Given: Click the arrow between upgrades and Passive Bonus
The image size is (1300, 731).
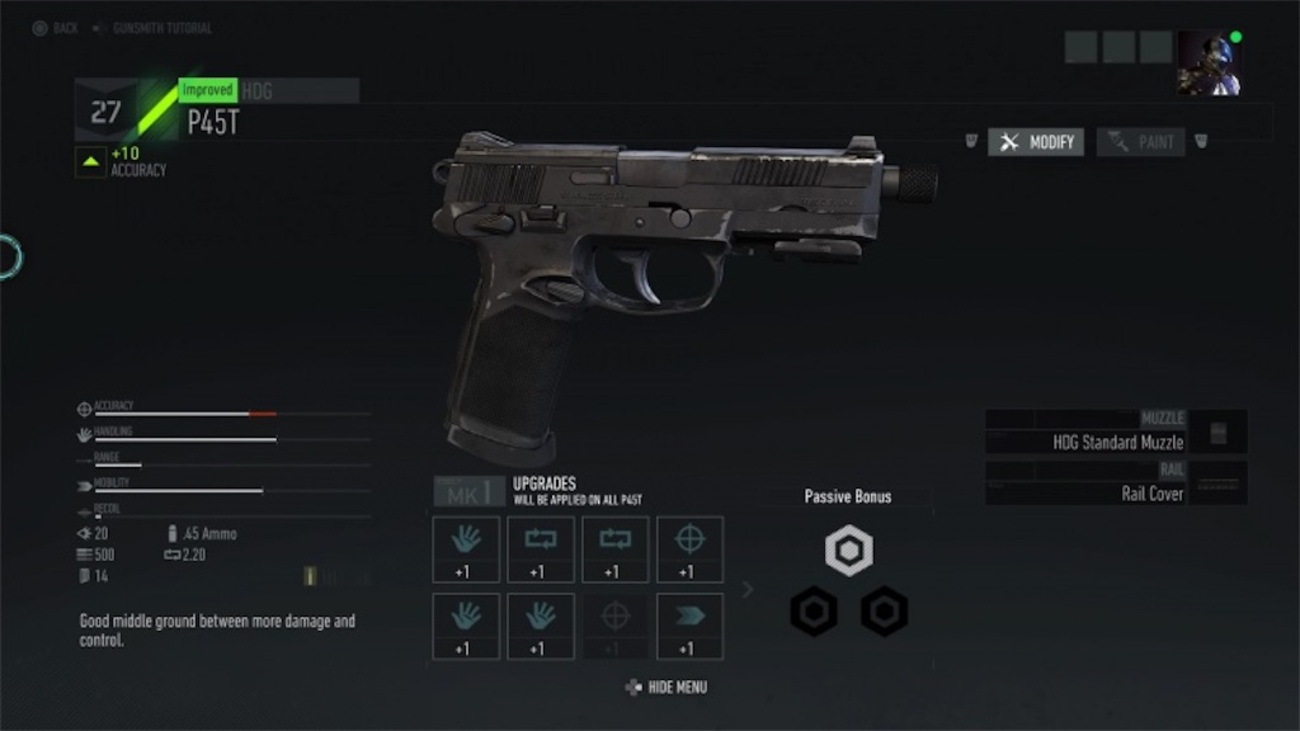Looking at the screenshot, I should pyautogui.click(x=747, y=590).
